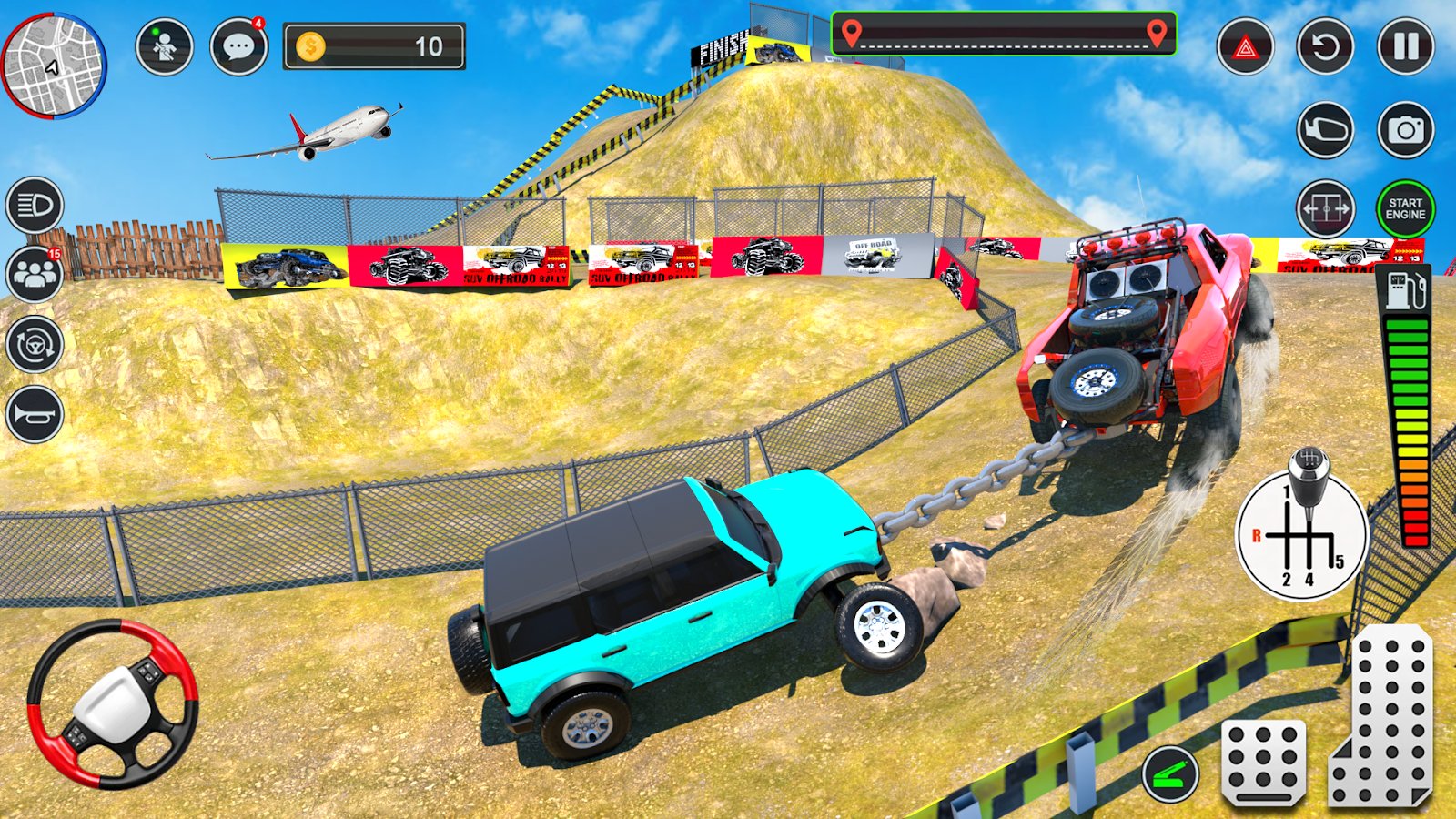
Task: Hit the Start Engine button
Action: 1405,209
